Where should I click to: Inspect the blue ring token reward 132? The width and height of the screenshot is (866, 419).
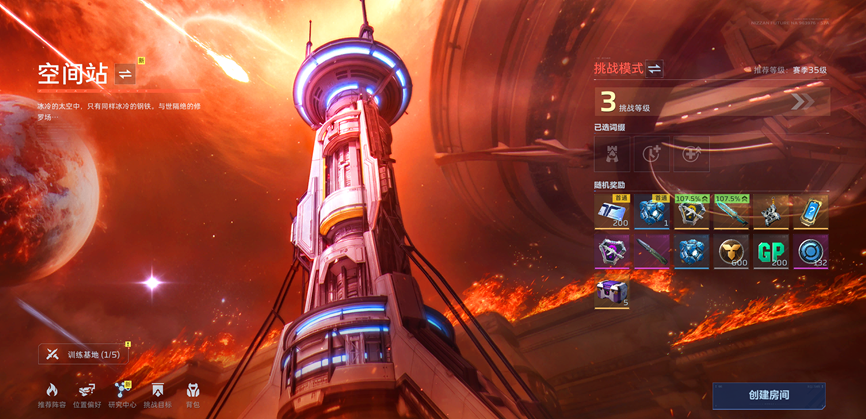810,252
